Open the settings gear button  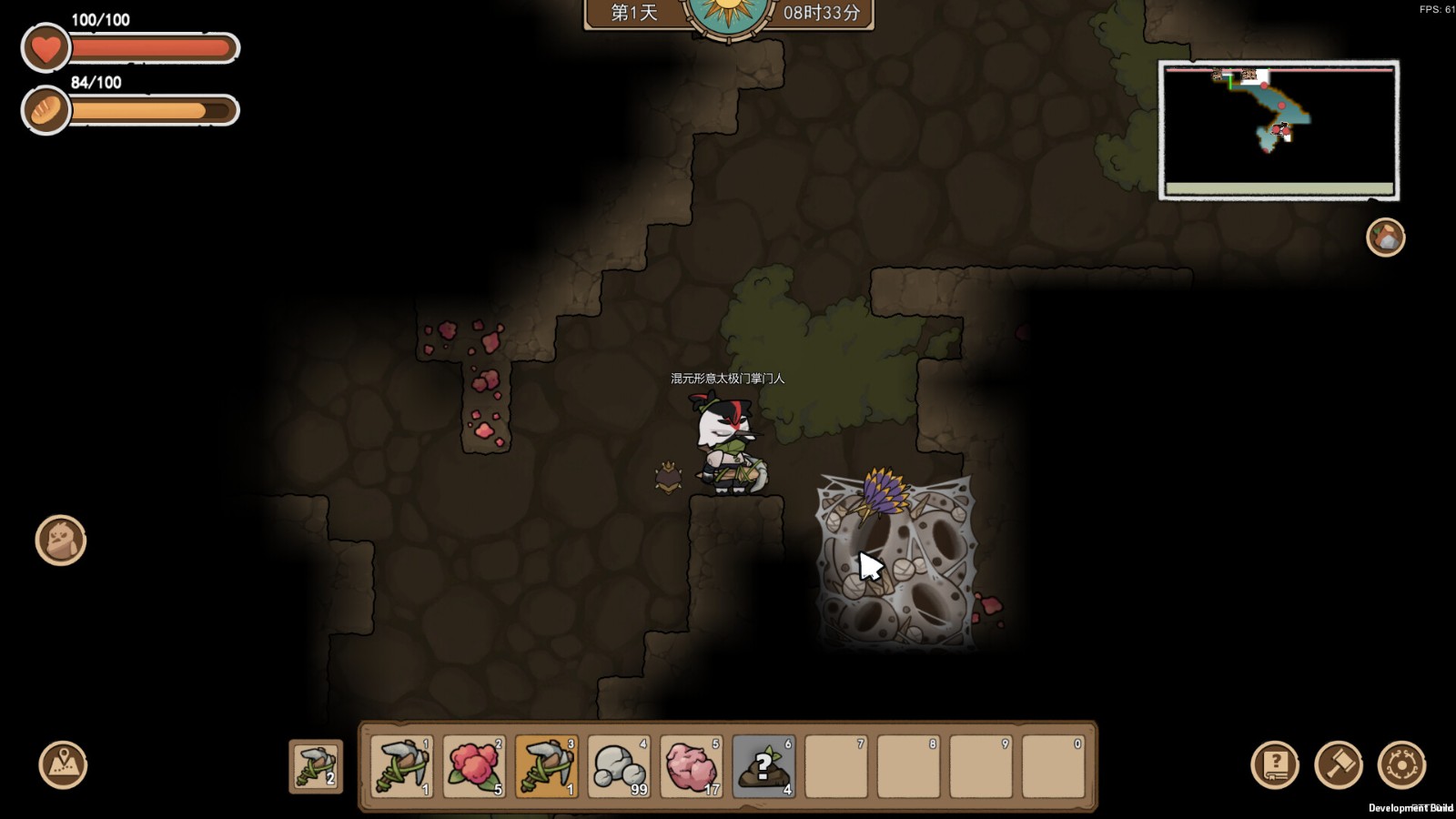(1401, 764)
